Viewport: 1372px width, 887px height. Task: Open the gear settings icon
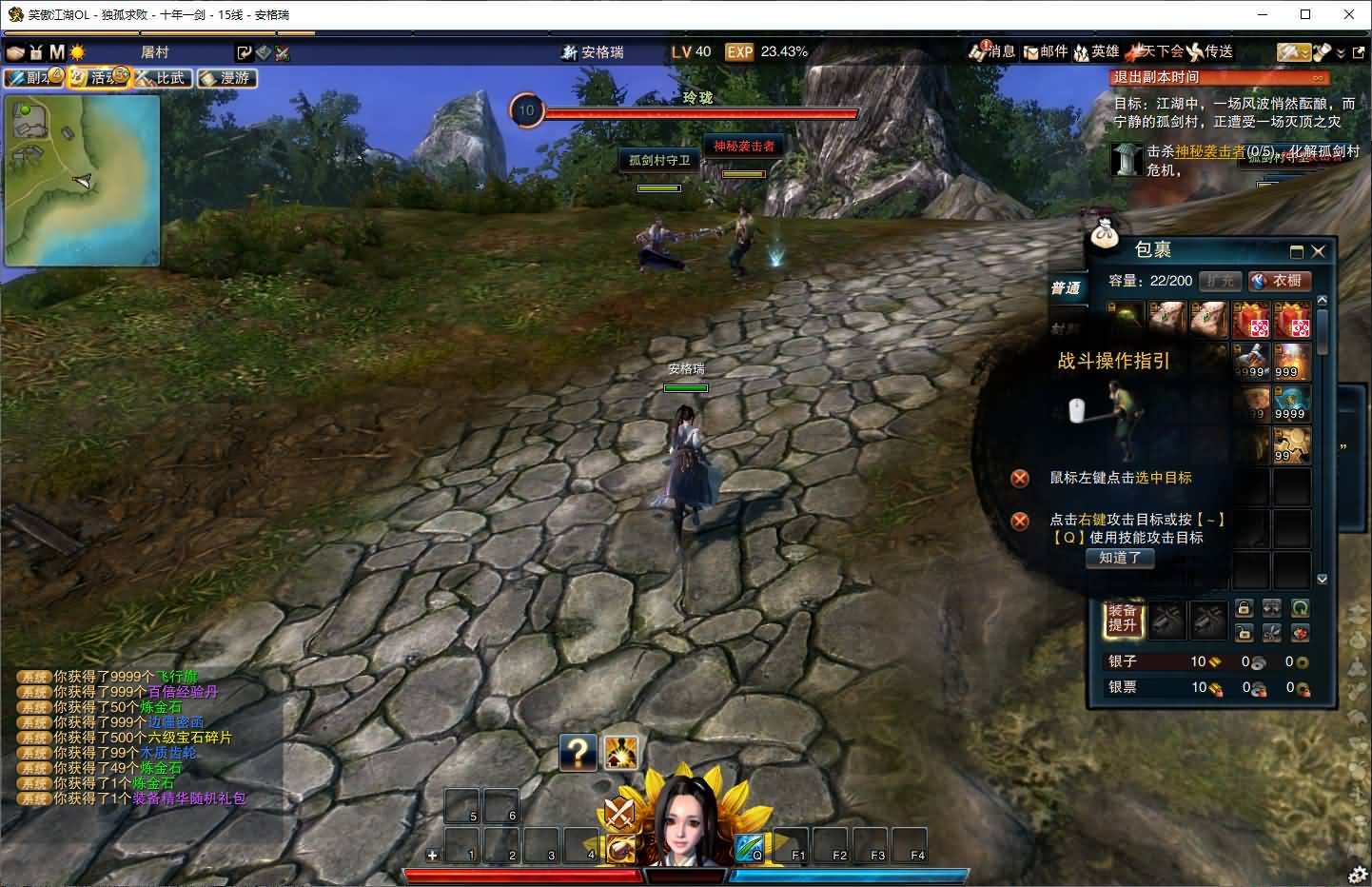pos(1358,875)
